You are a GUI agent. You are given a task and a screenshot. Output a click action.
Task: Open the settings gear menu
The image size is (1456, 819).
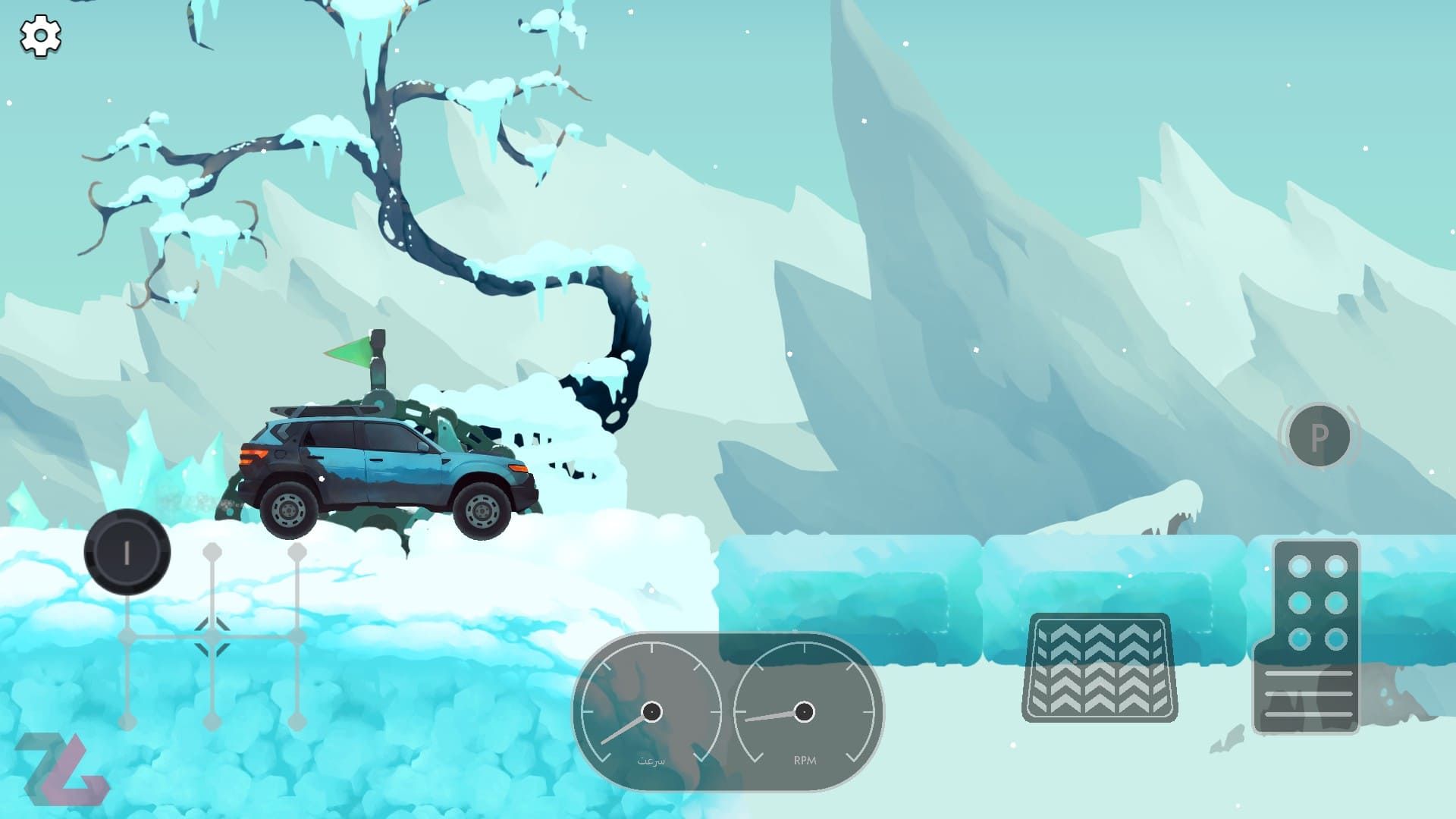tap(40, 36)
